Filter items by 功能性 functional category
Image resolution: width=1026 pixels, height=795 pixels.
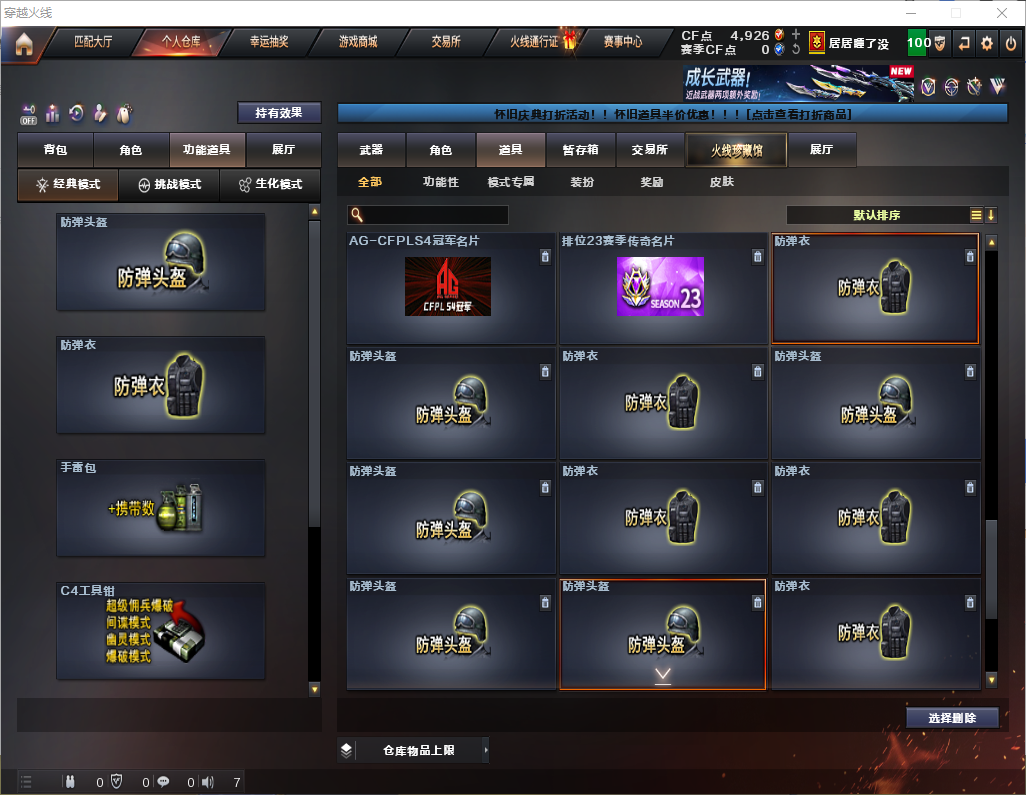(440, 182)
